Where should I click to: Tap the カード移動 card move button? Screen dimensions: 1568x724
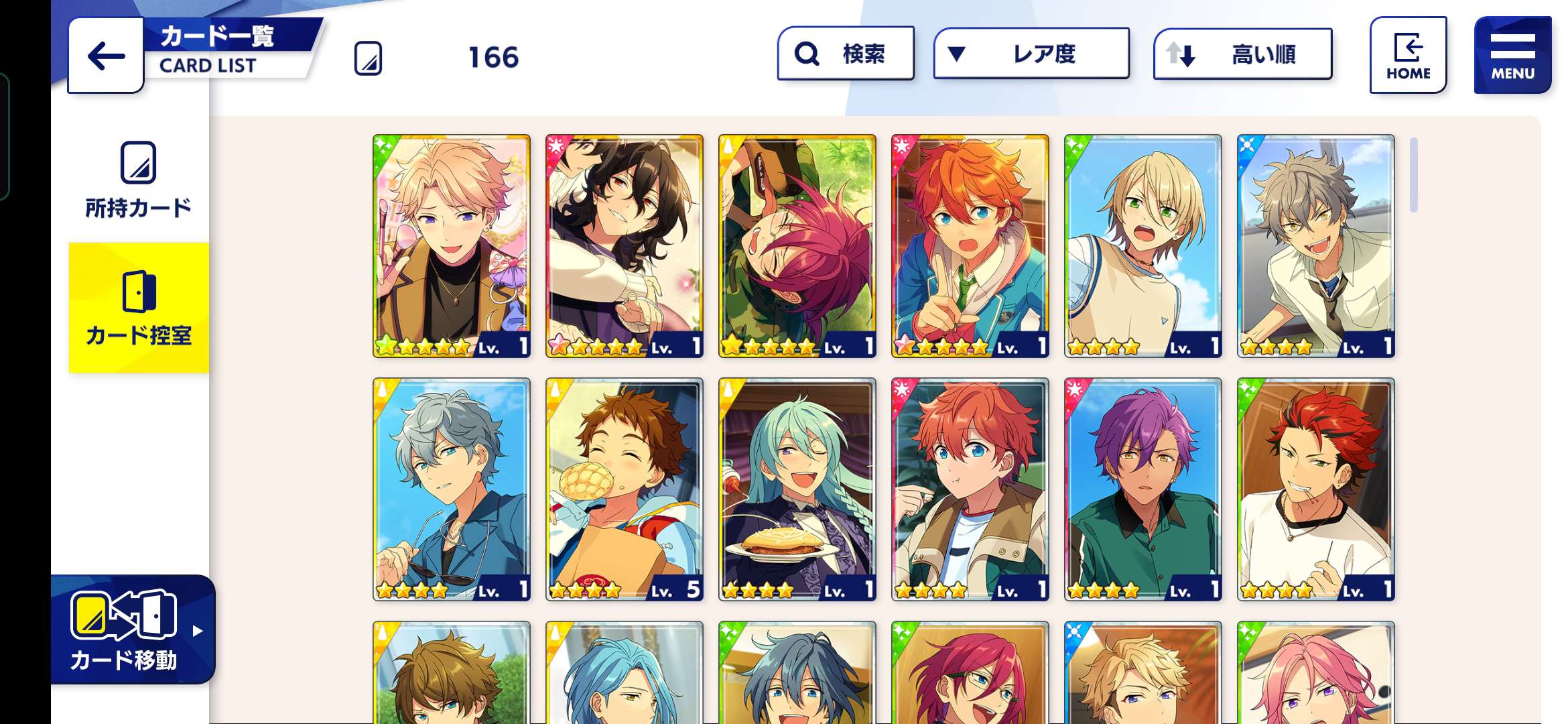point(133,629)
